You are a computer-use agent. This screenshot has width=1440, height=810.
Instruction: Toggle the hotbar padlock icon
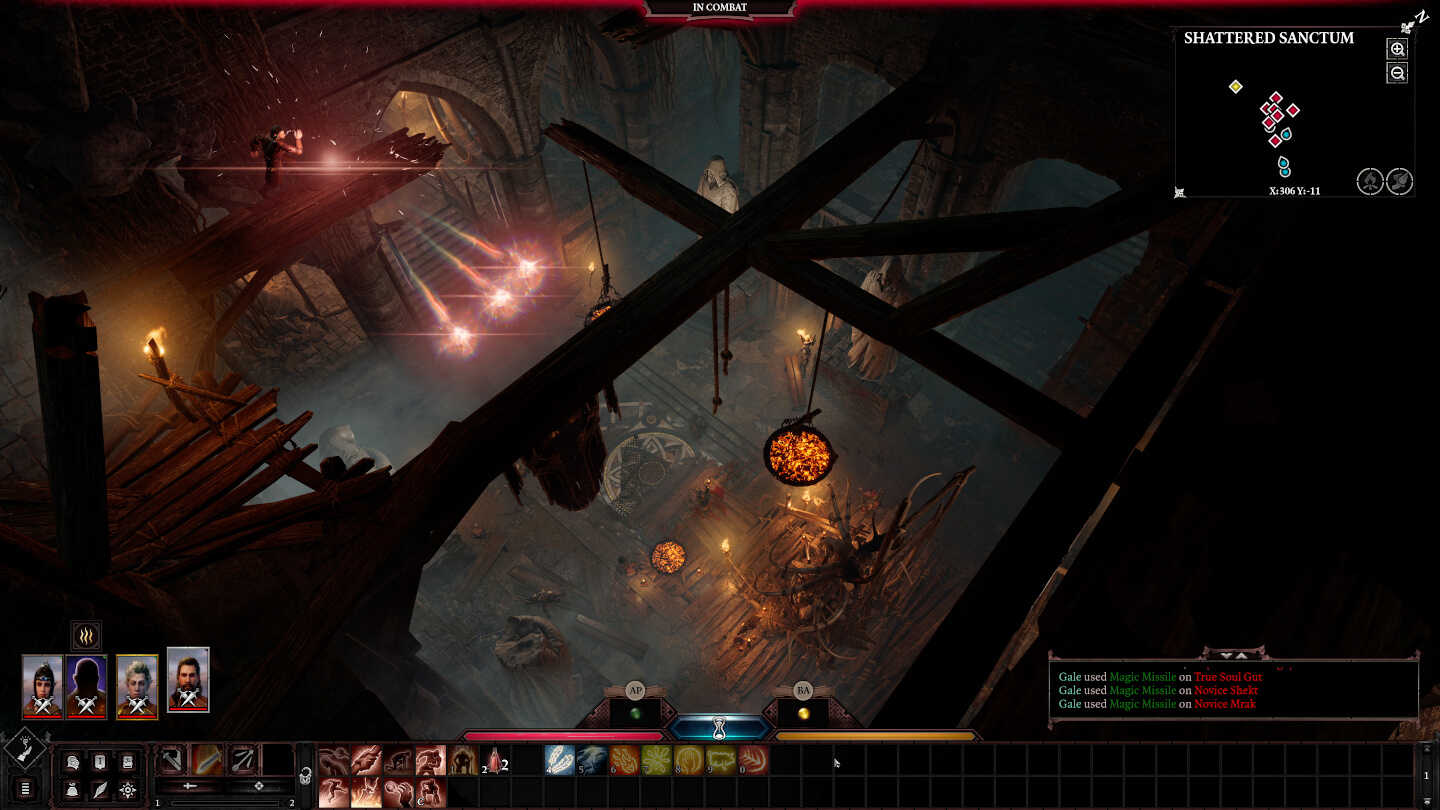tap(307, 774)
